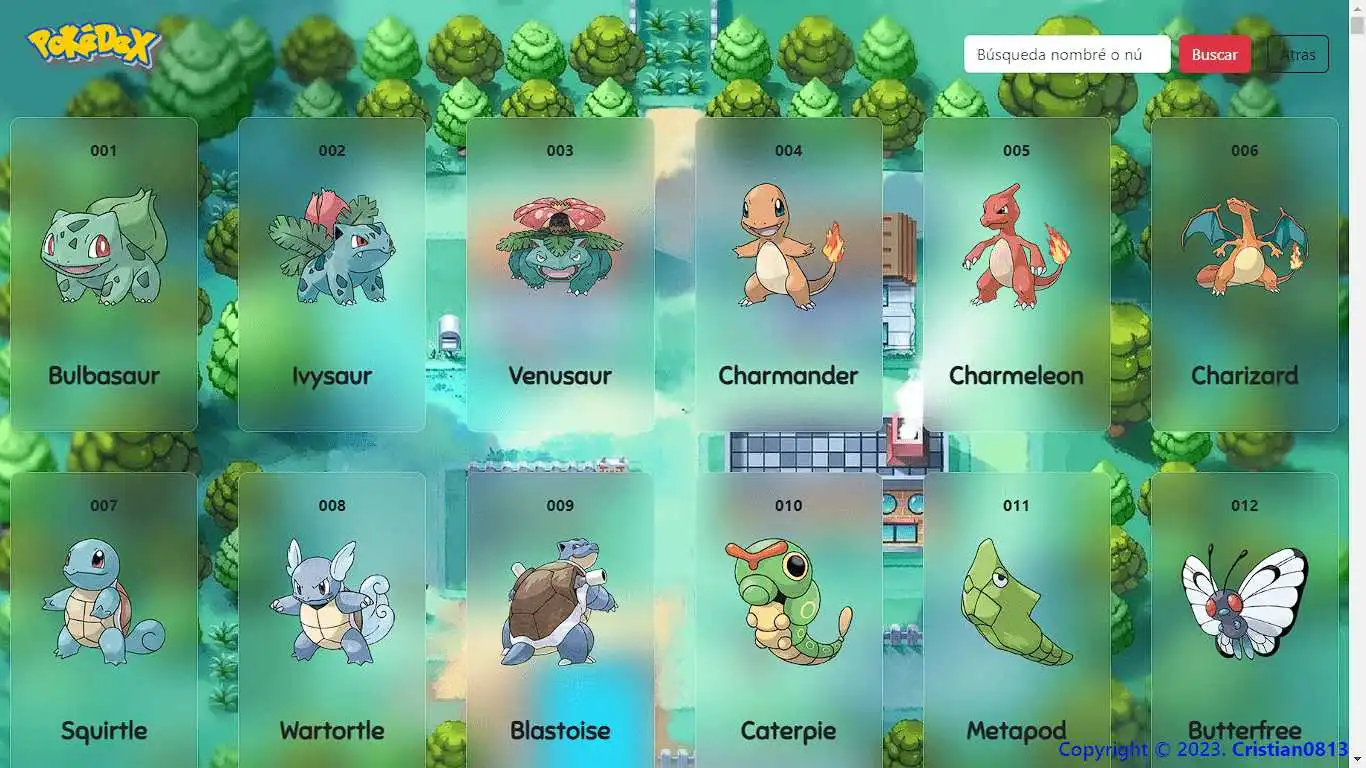Open the Charizard card
Screen dimensions: 1366x768
coord(1244,273)
